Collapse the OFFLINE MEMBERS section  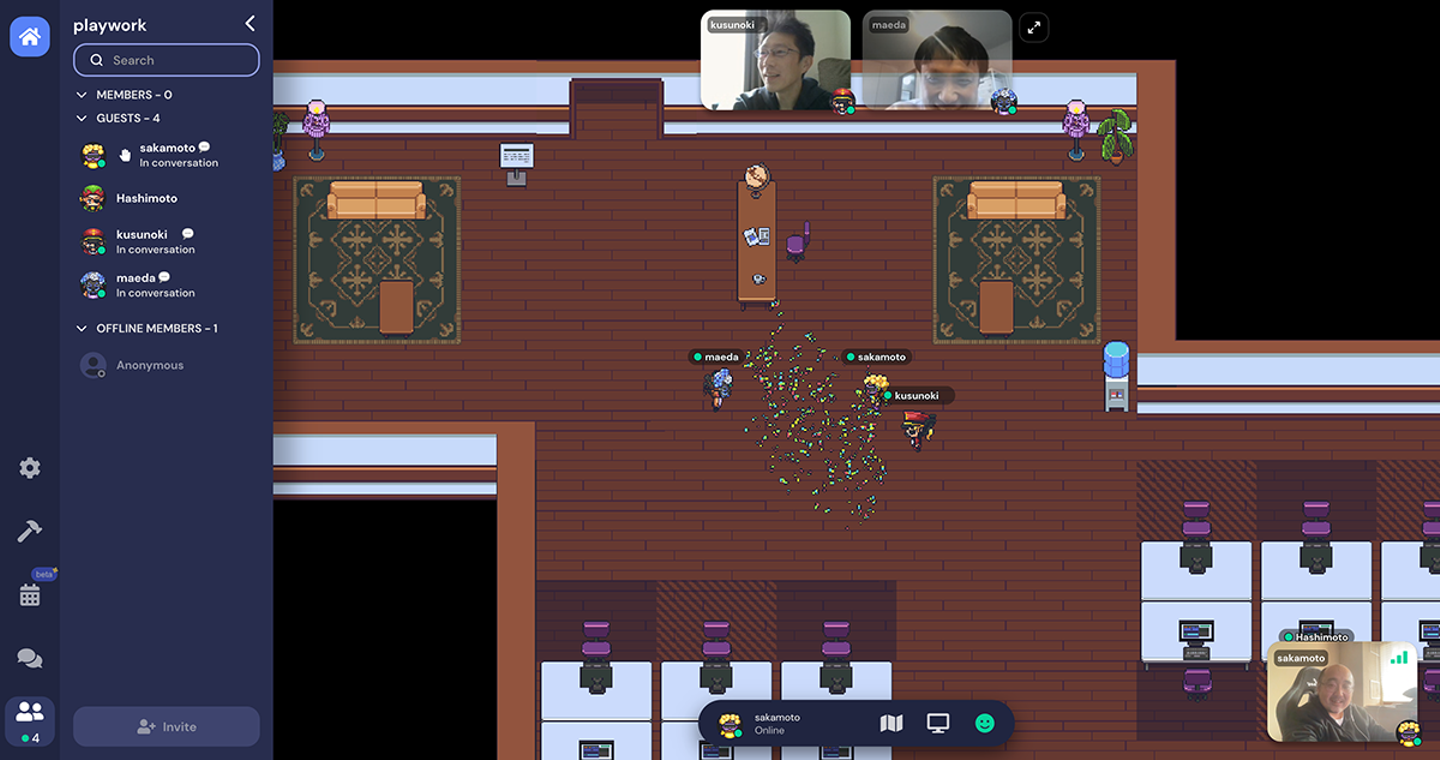(82, 328)
